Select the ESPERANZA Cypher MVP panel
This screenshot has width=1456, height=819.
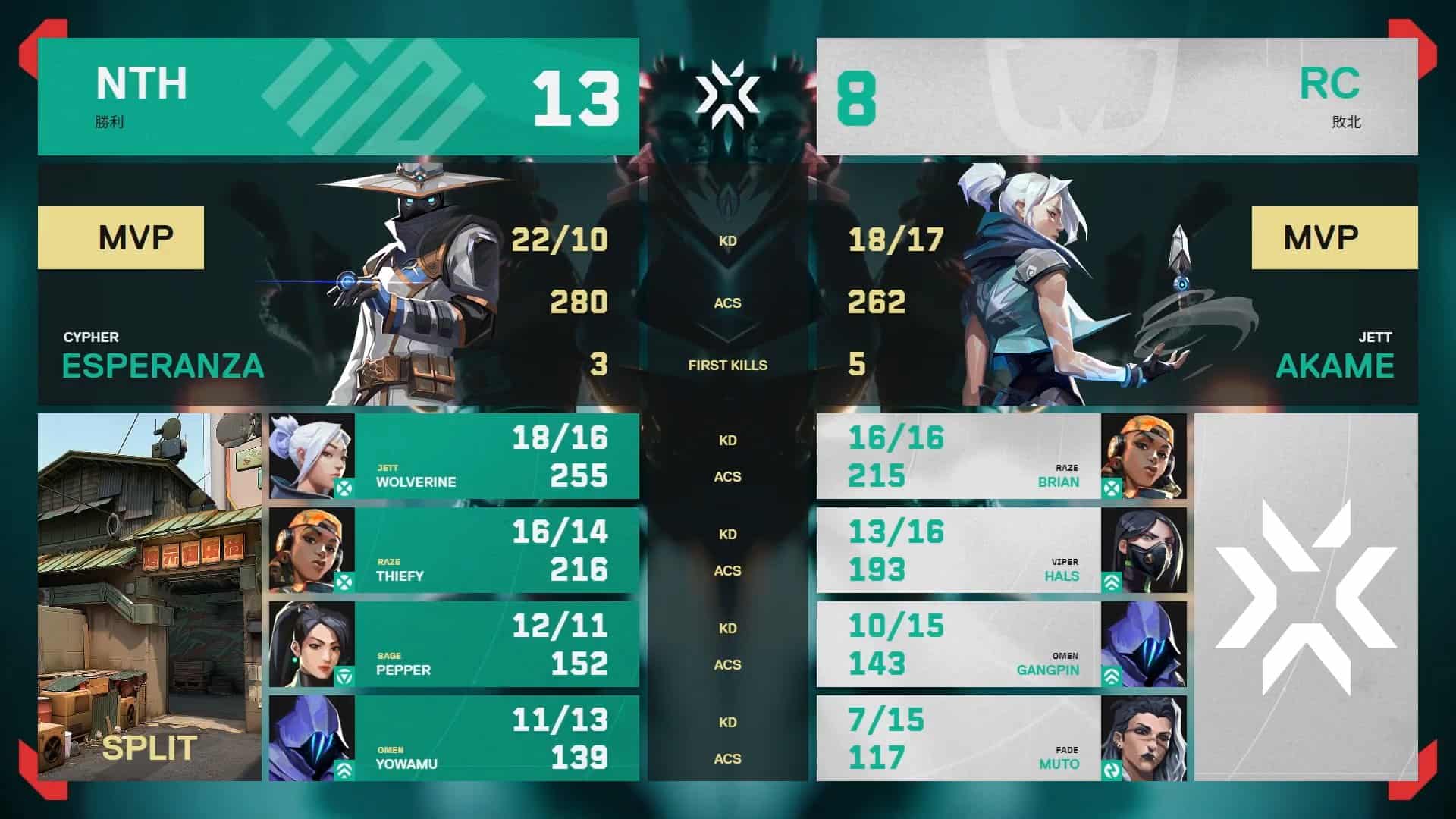click(338, 284)
